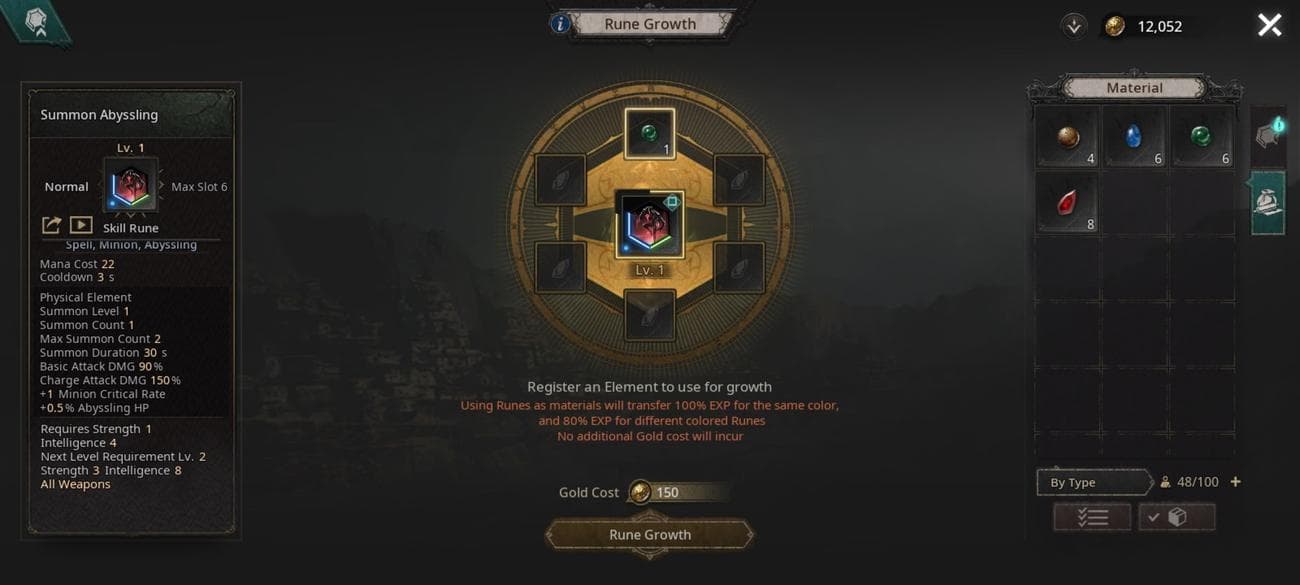Select the brown orb material

[1067, 137]
